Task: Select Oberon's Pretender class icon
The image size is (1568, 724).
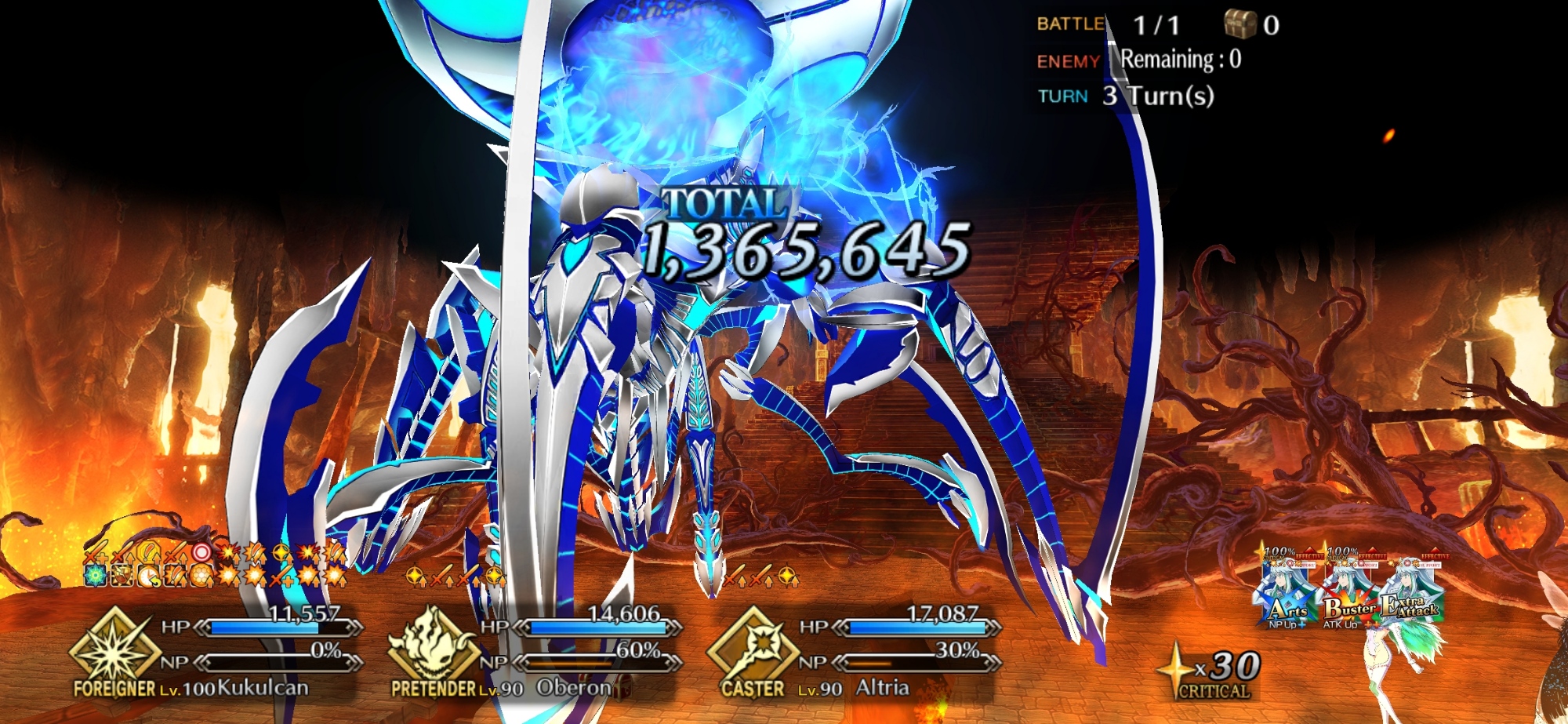Action: click(434, 649)
